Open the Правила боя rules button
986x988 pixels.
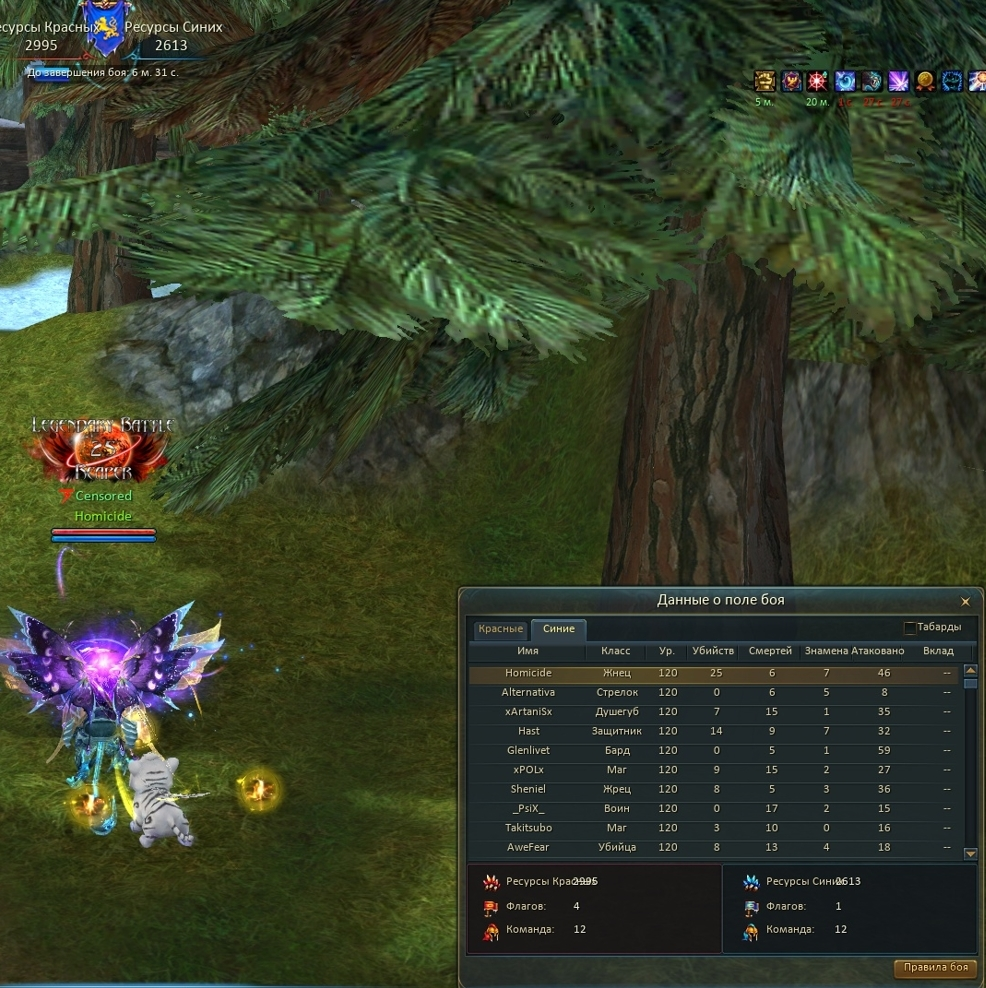[x=935, y=968]
